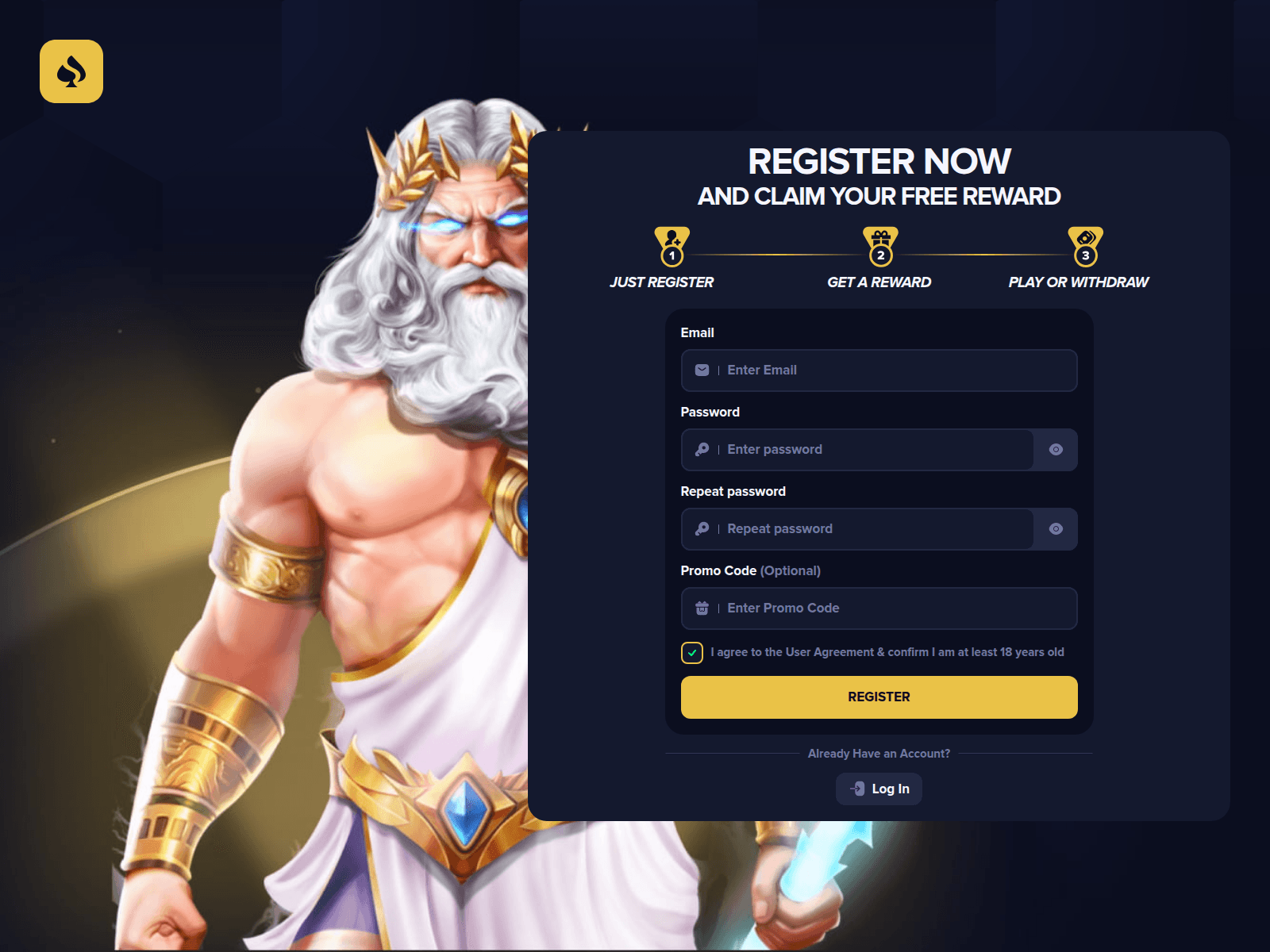
Task: Click step 1 marker labeled JUST REGISTER
Action: coord(672,255)
